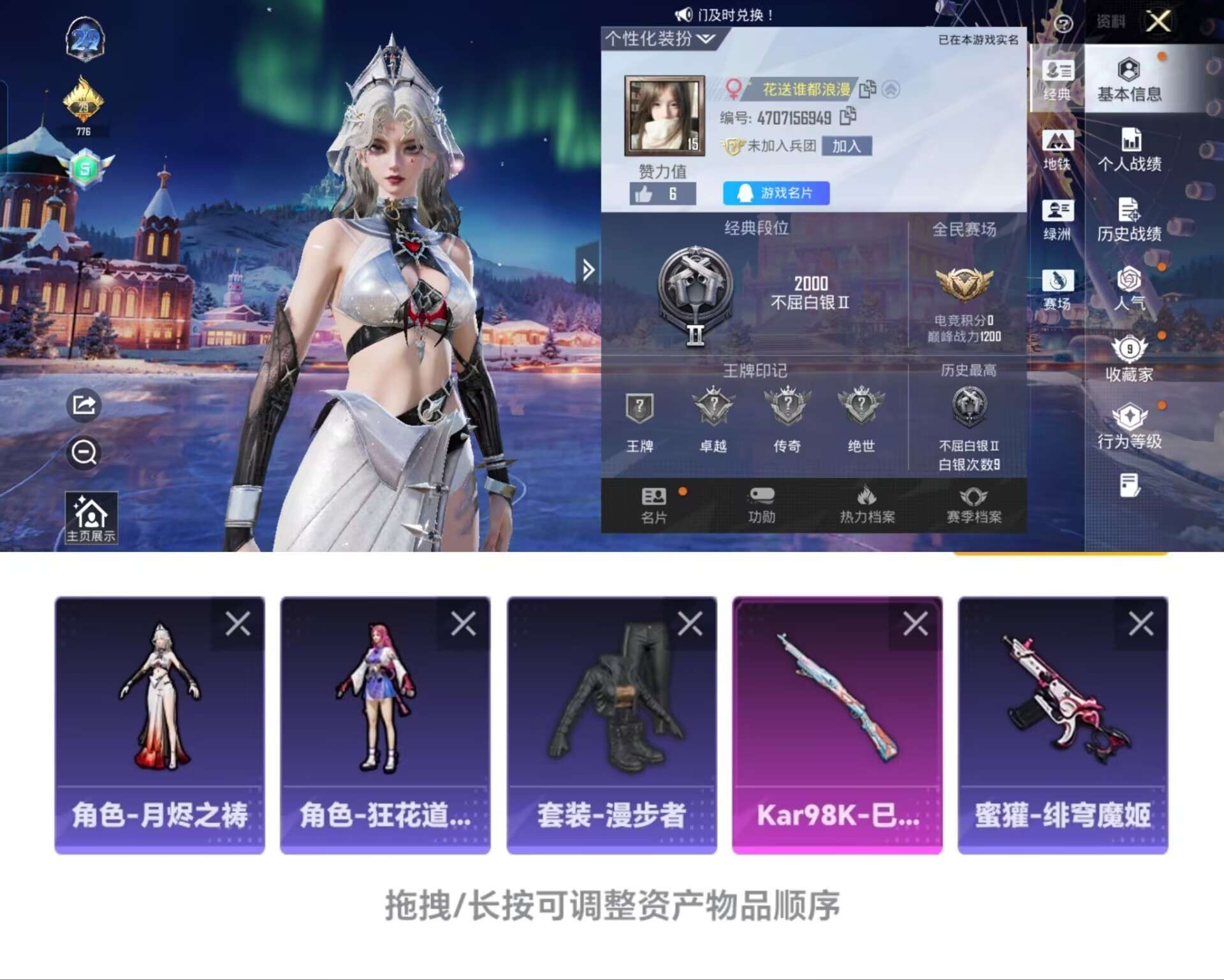Open the 游戏名片 game card
Viewport: 1224px width, 980px height.
(x=776, y=193)
